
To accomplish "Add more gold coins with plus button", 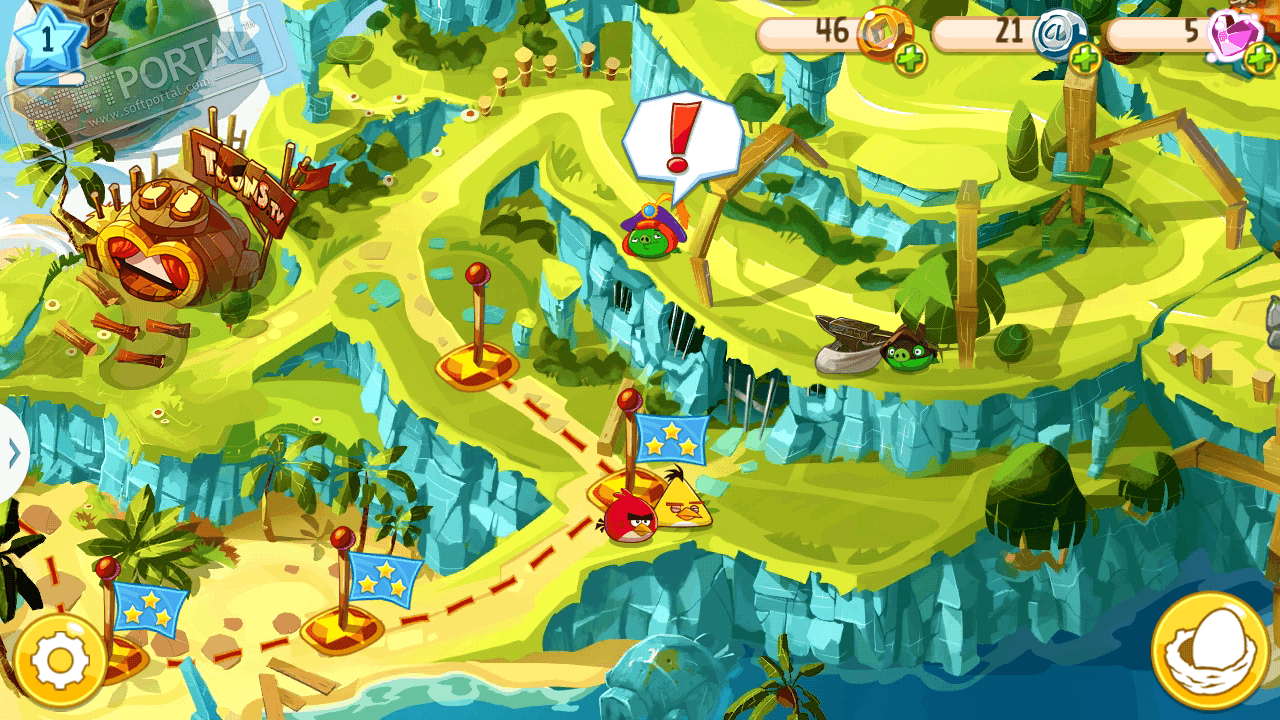I will (x=909, y=59).
